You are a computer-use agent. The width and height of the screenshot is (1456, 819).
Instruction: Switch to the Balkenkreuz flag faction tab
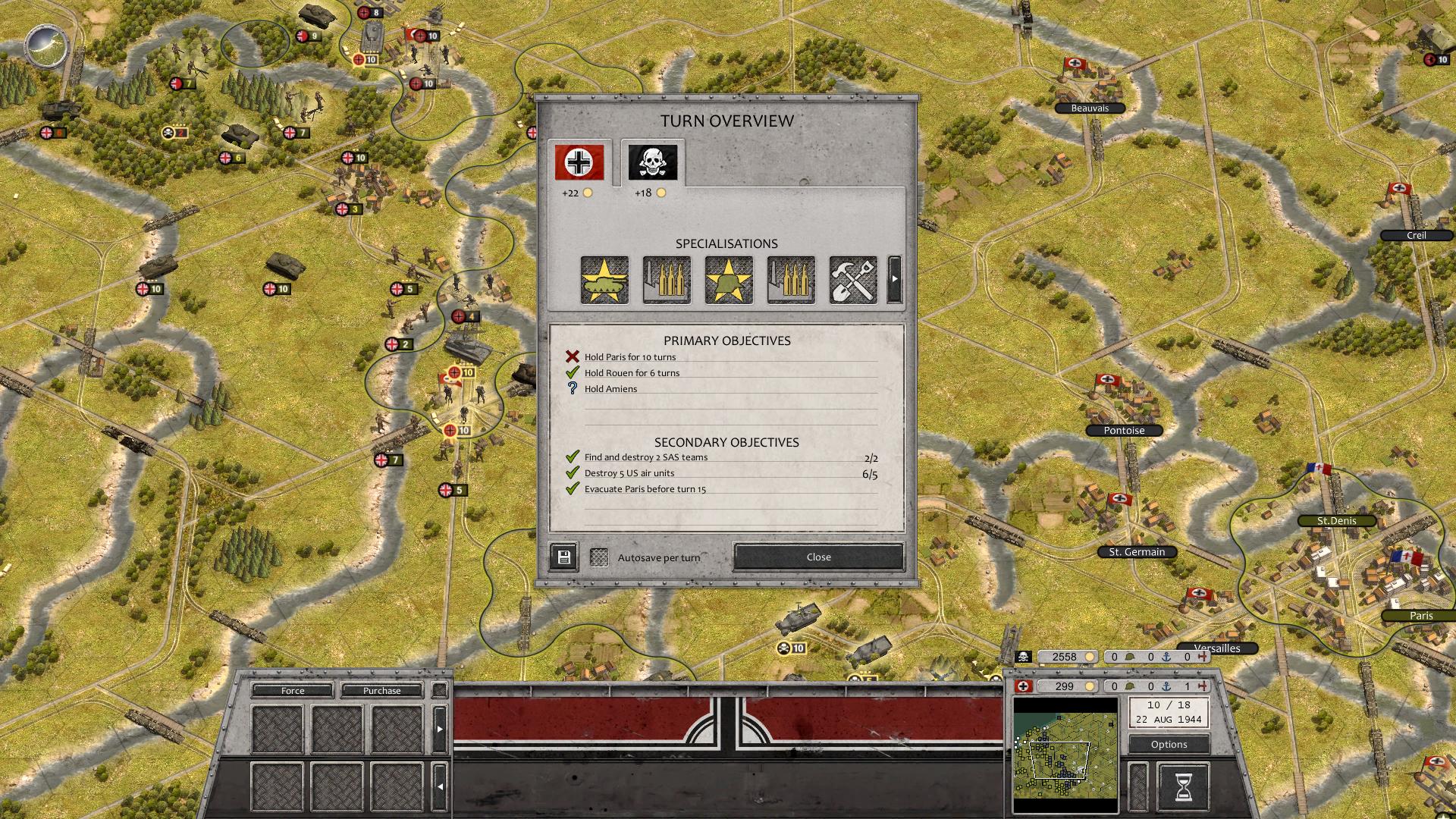click(x=579, y=162)
